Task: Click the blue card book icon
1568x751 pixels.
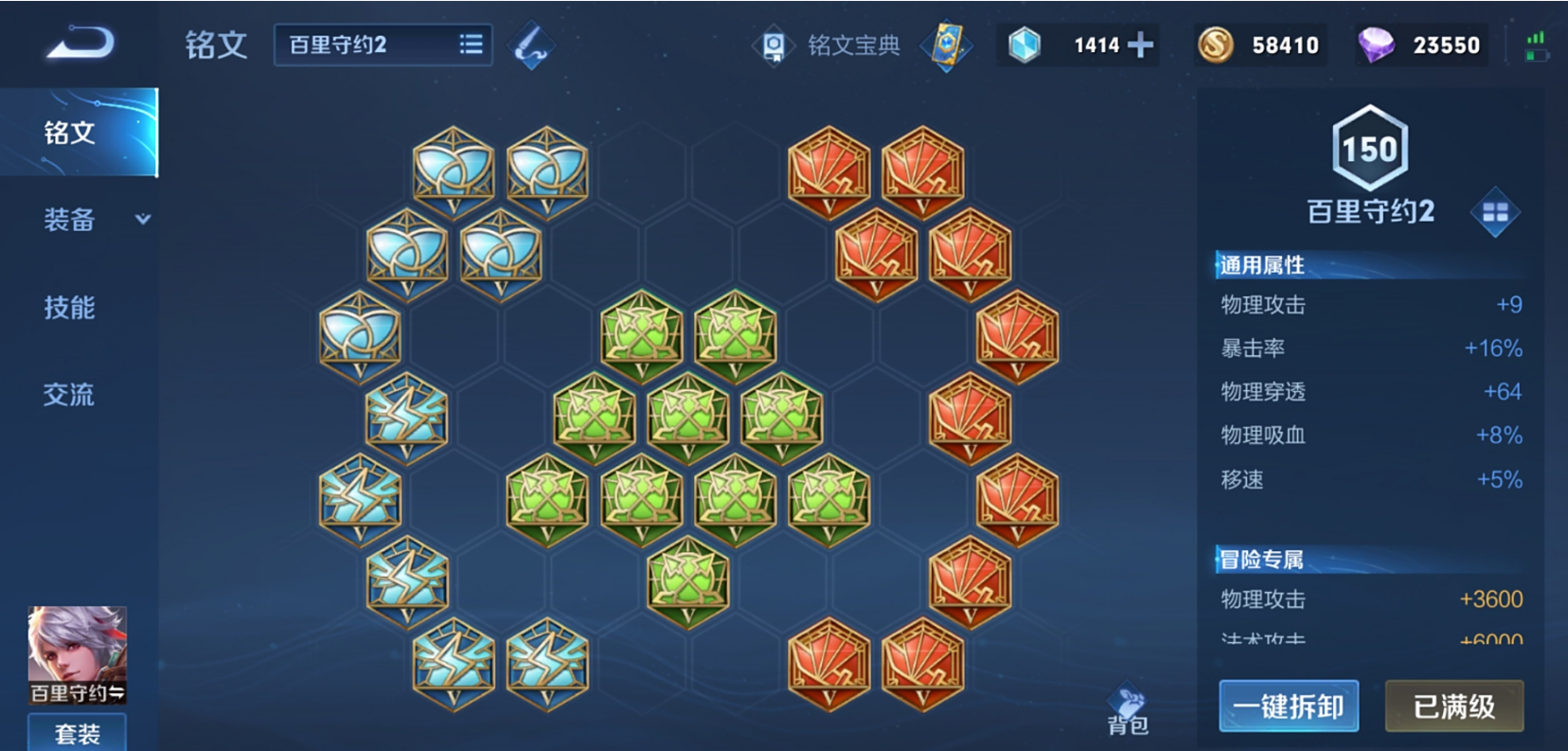Action: [946, 45]
